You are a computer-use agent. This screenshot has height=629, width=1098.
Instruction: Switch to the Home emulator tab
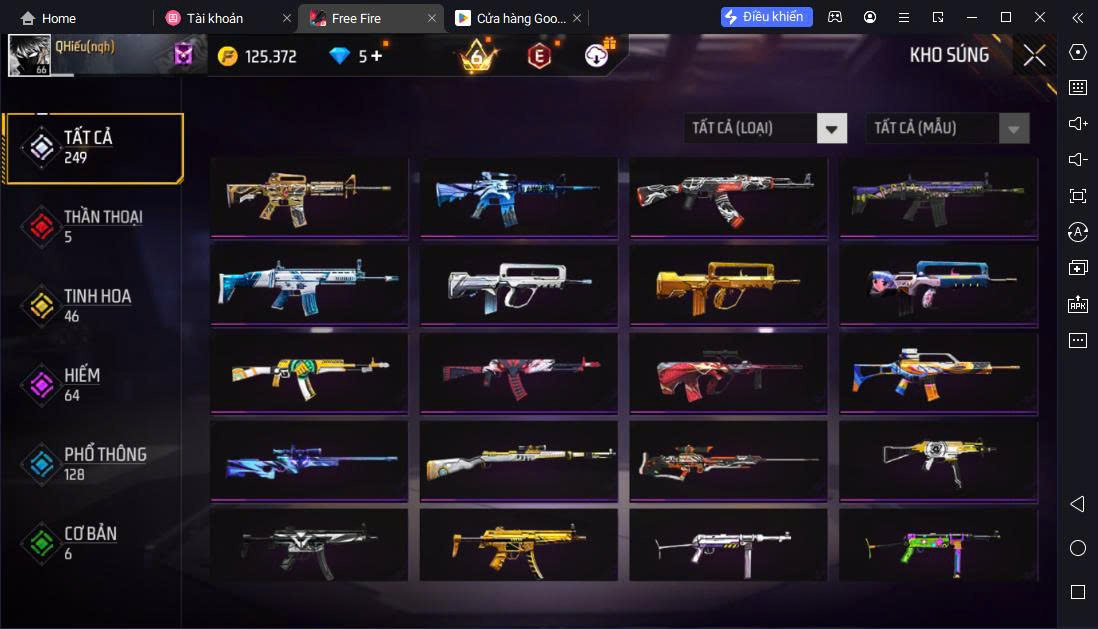(x=50, y=18)
